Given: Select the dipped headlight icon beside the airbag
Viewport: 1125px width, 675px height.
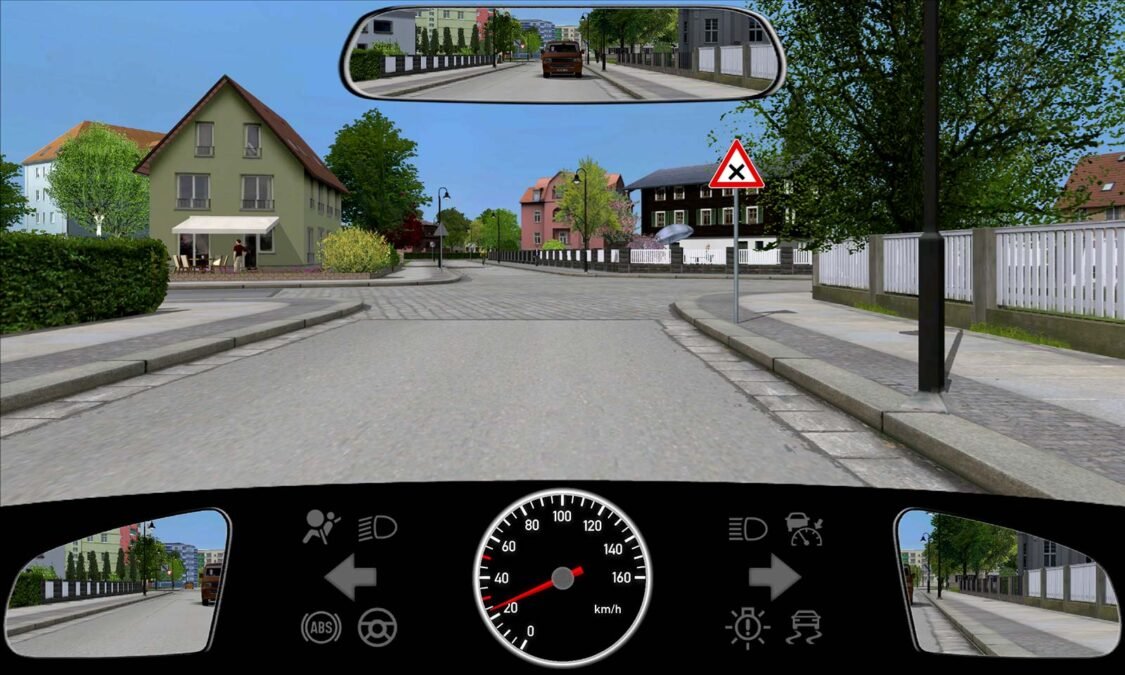Looking at the screenshot, I should pos(377,527).
